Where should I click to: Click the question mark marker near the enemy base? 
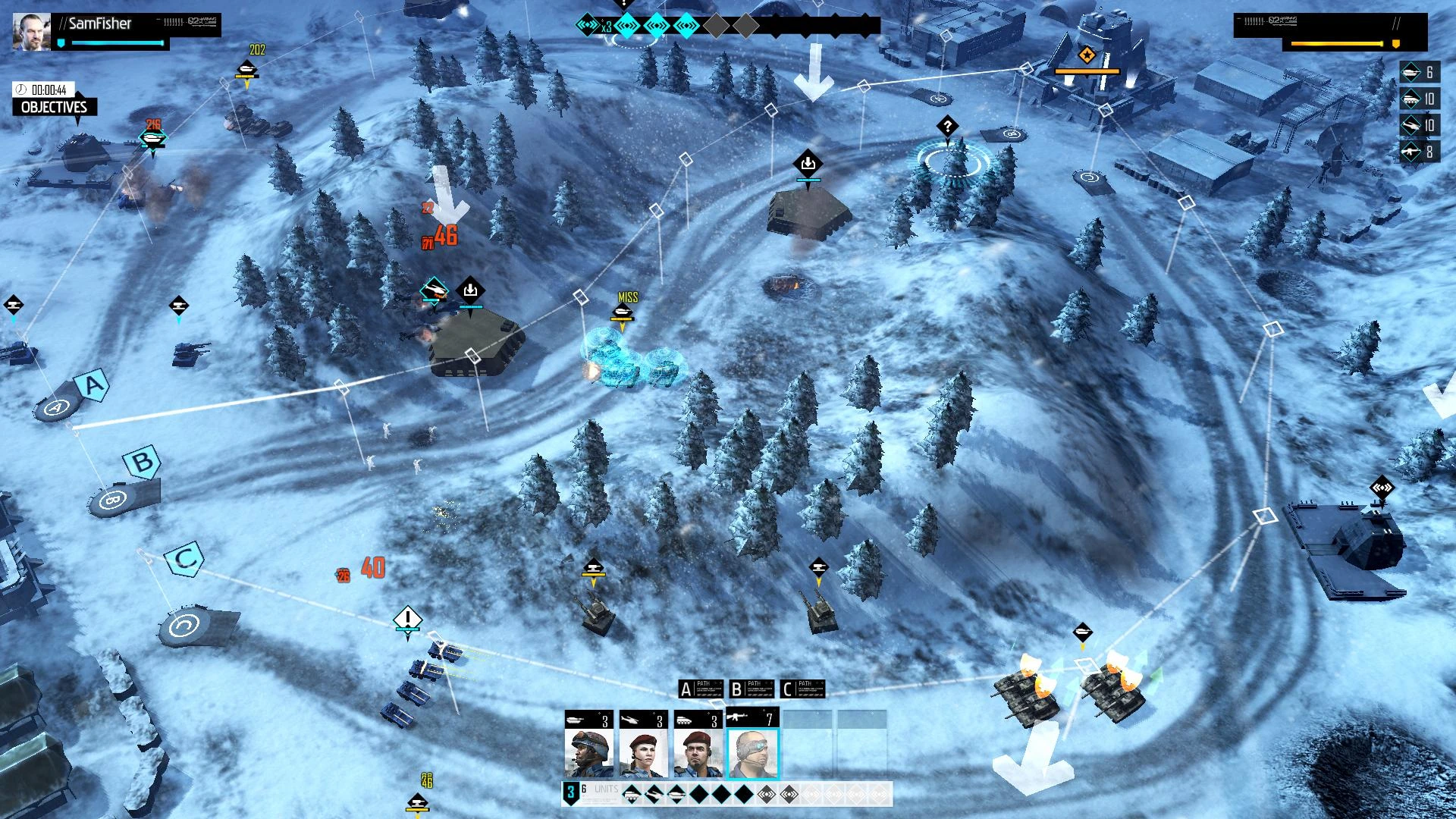(947, 127)
